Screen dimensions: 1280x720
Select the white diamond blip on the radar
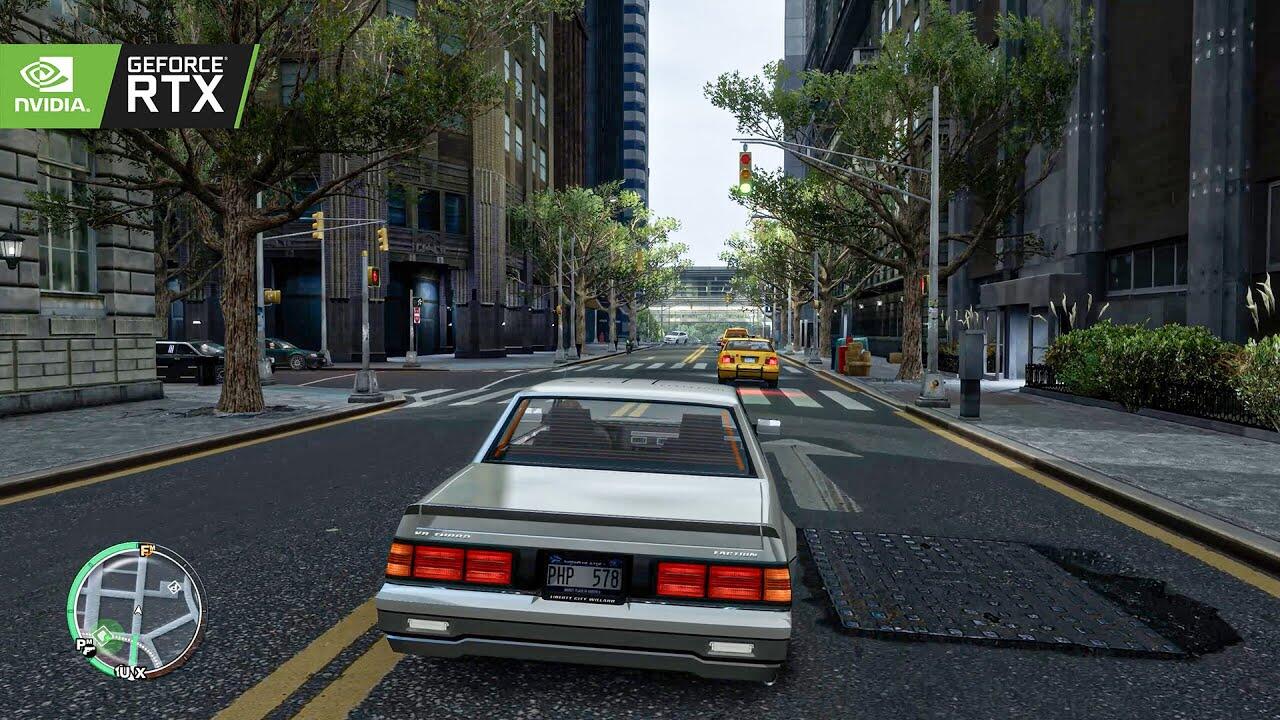pyautogui.click(x=172, y=588)
